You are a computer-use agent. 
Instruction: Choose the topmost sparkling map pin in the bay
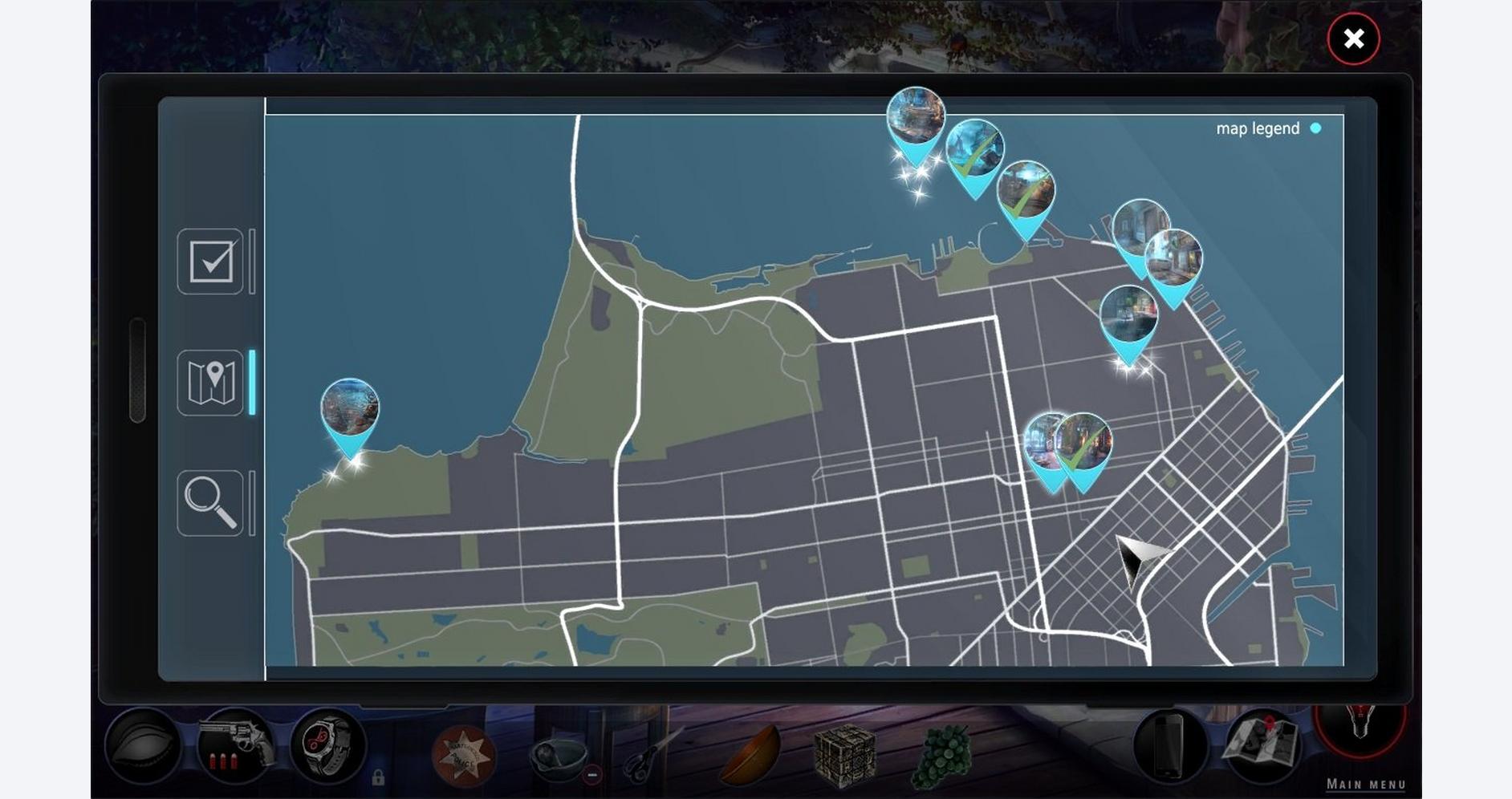[x=915, y=120]
